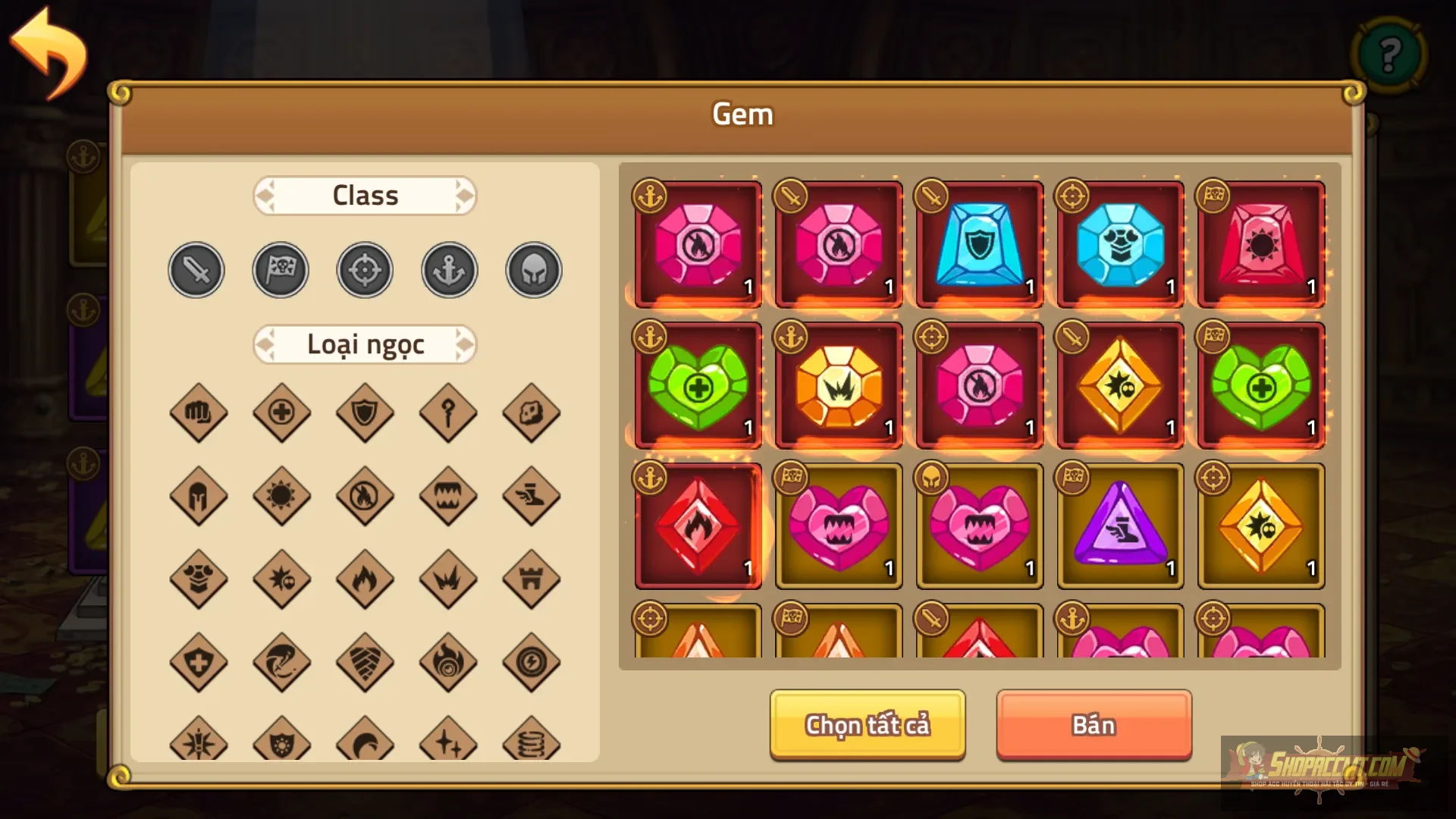
Task: Select the healing cross gem type filter
Action: 281,413
